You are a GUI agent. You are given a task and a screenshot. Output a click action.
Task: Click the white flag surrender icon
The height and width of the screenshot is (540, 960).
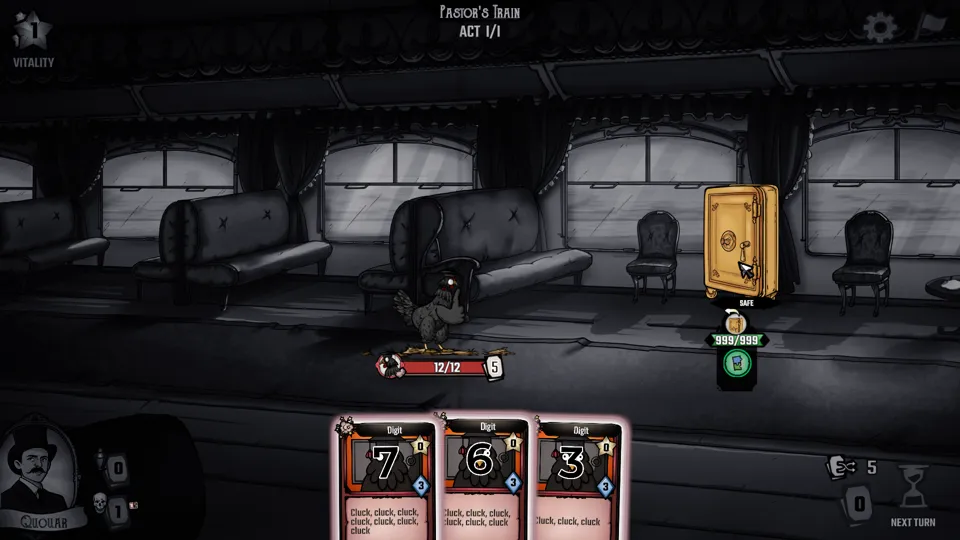point(933,25)
